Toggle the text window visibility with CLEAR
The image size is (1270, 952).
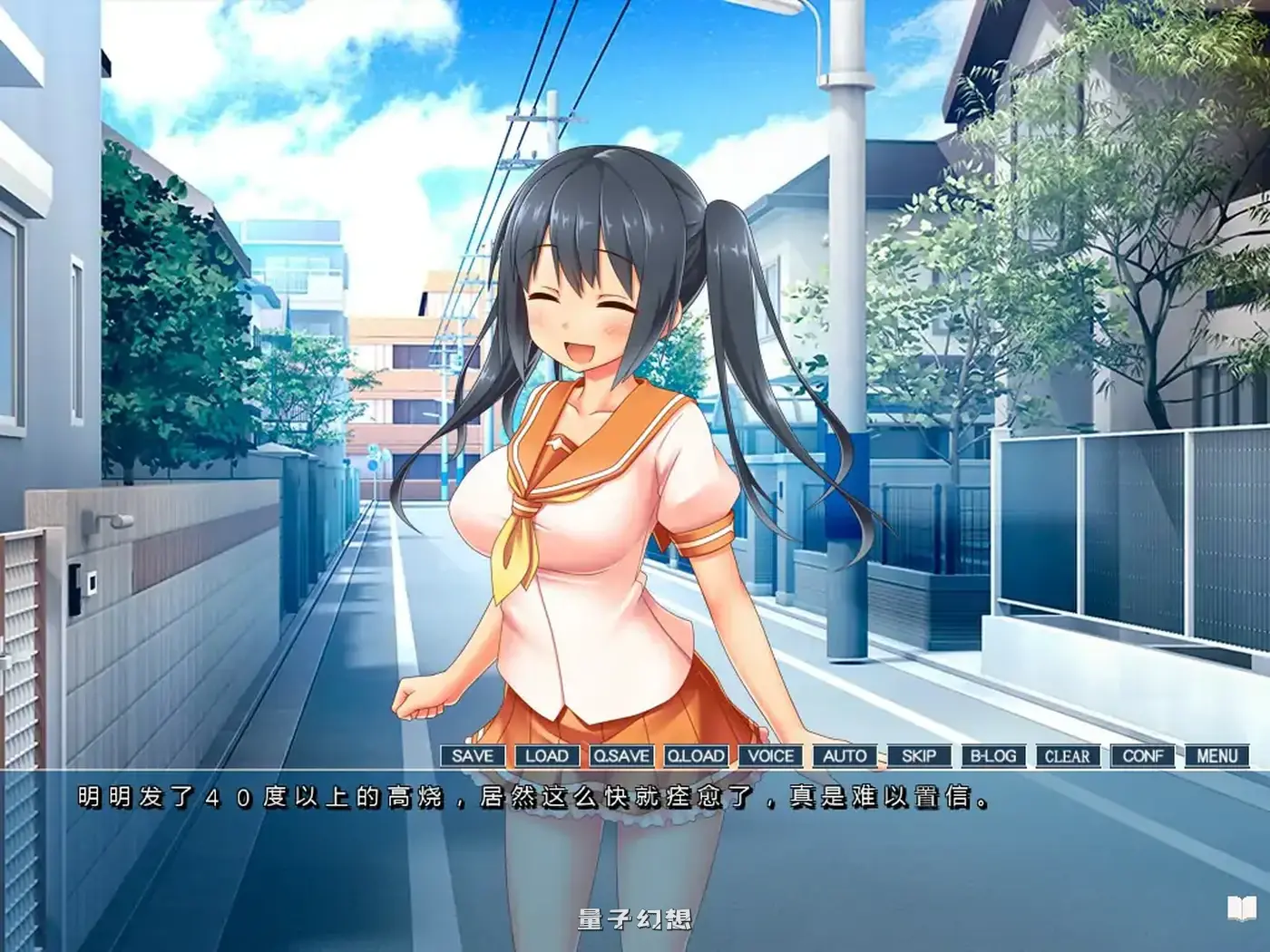click(1069, 755)
